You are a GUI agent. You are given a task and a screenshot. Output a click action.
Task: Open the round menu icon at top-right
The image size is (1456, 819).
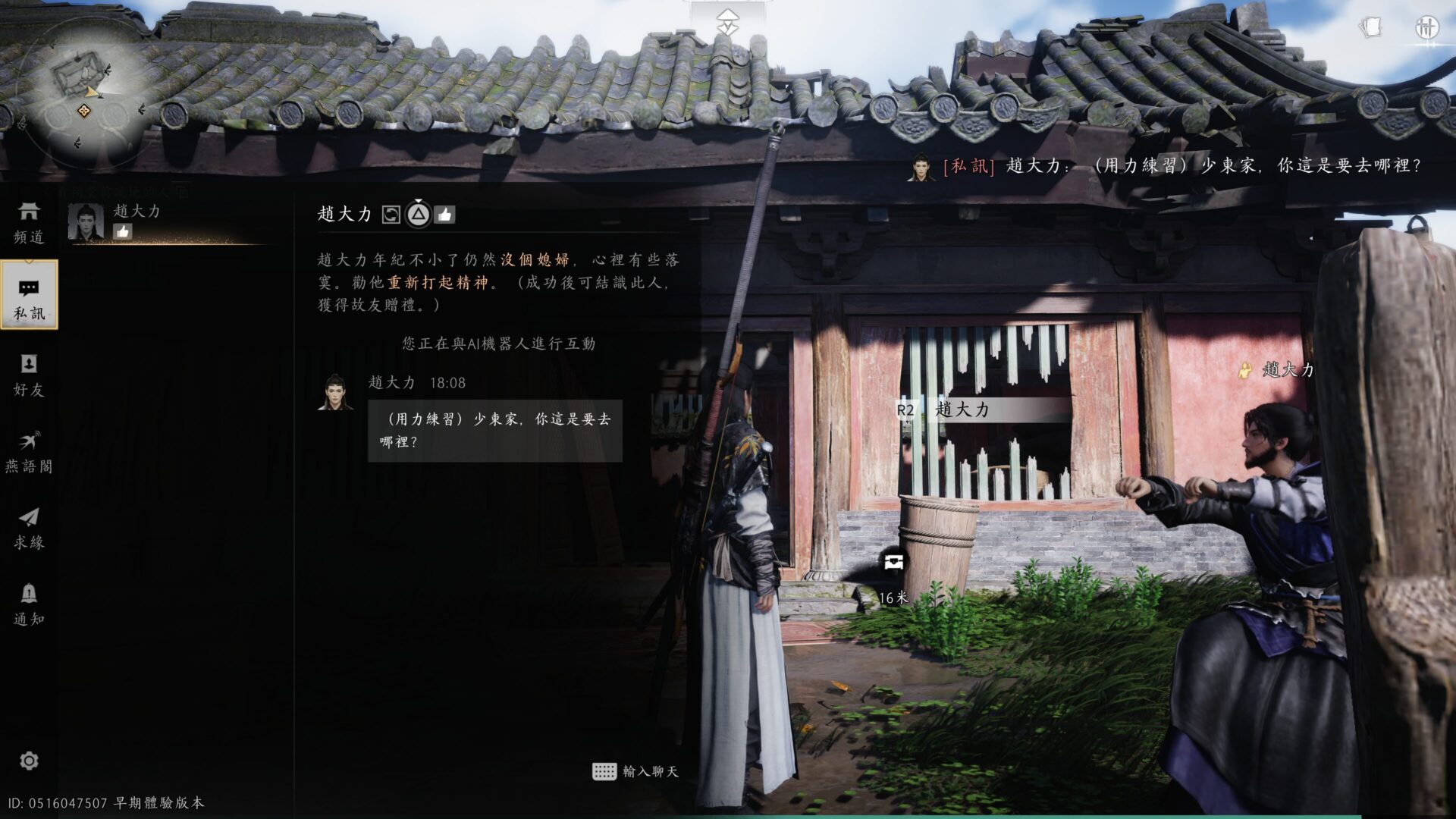(x=1426, y=28)
